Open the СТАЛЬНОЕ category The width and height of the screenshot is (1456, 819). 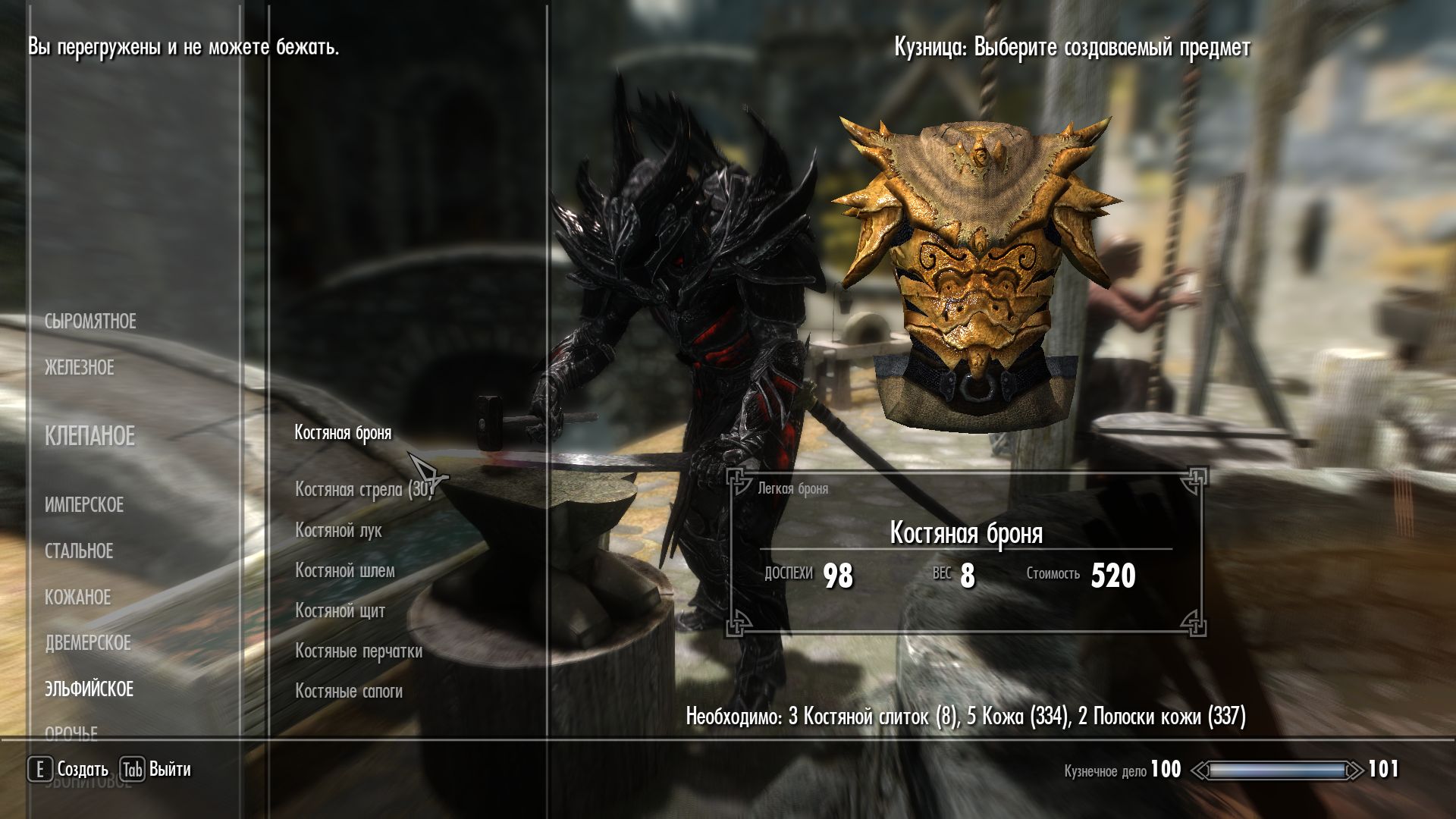pyautogui.click(x=79, y=551)
